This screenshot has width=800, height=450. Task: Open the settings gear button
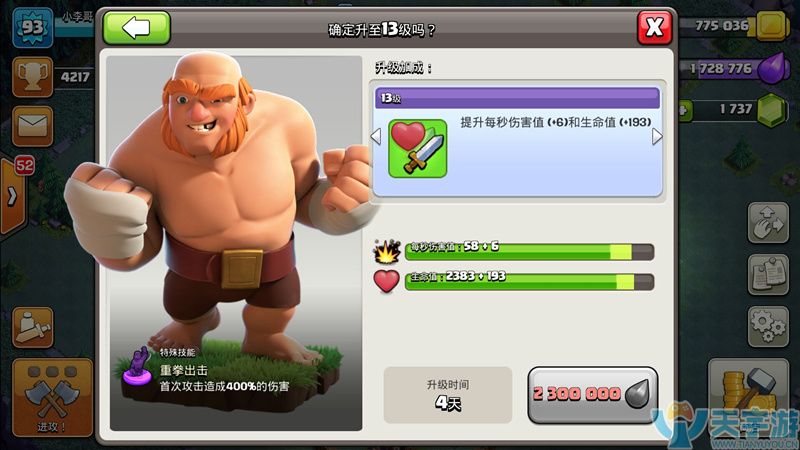coord(768,327)
